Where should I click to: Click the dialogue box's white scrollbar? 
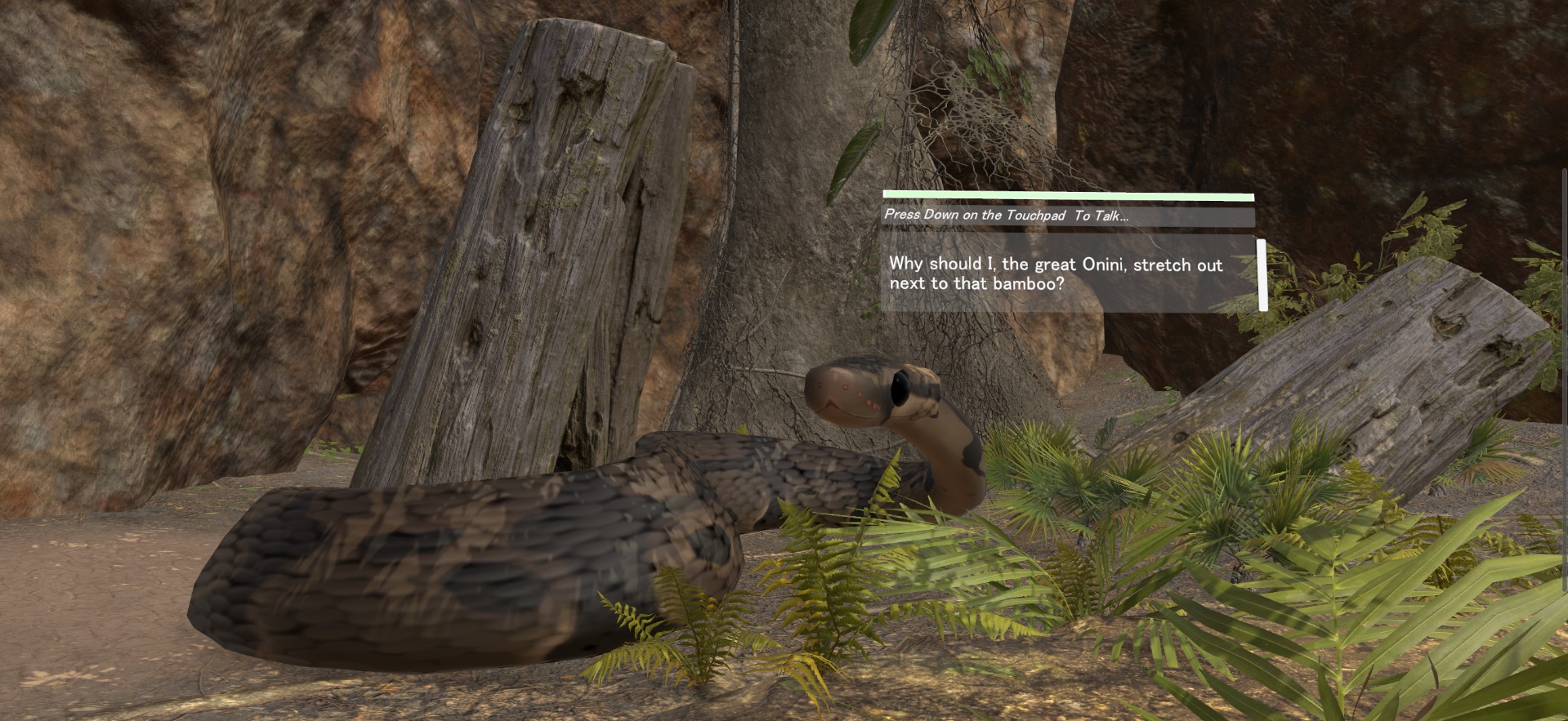(x=1262, y=275)
